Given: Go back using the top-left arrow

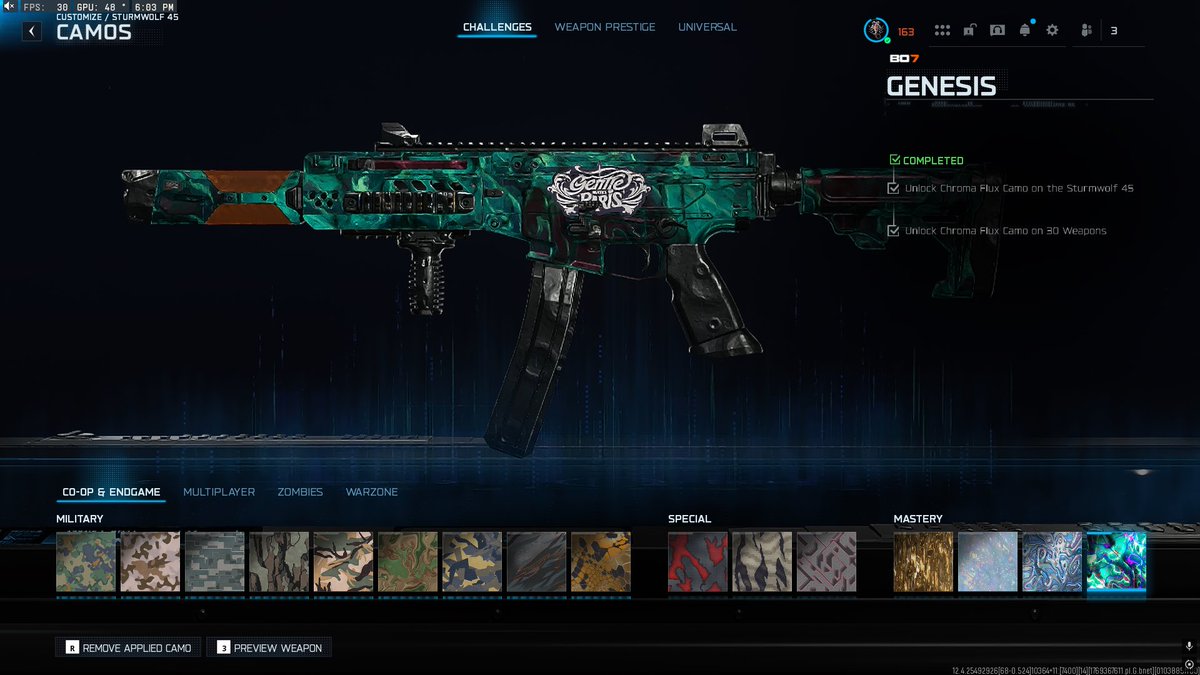Looking at the screenshot, I should [x=32, y=31].
